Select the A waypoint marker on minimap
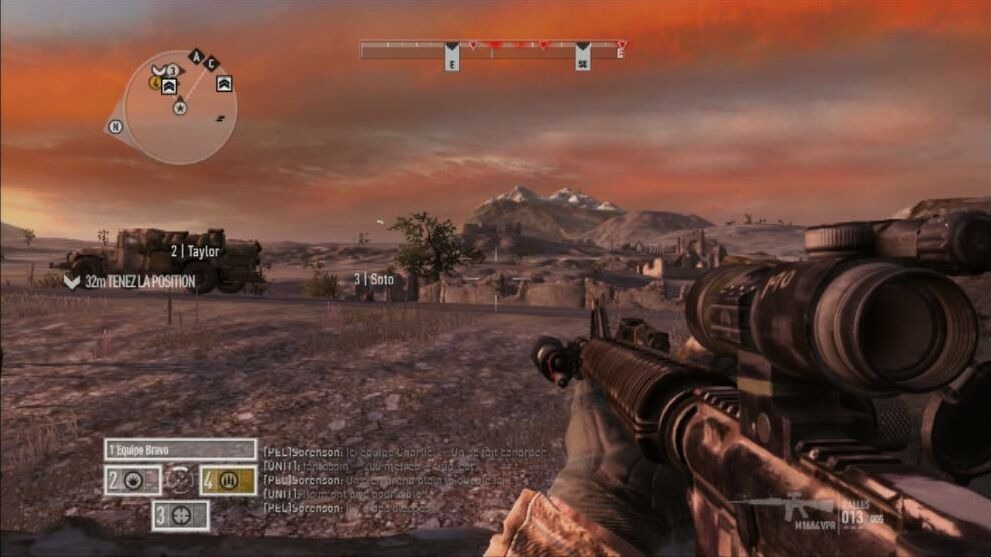Image resolution: width=991 pixels, height=557 pixels. pos(195,56)
